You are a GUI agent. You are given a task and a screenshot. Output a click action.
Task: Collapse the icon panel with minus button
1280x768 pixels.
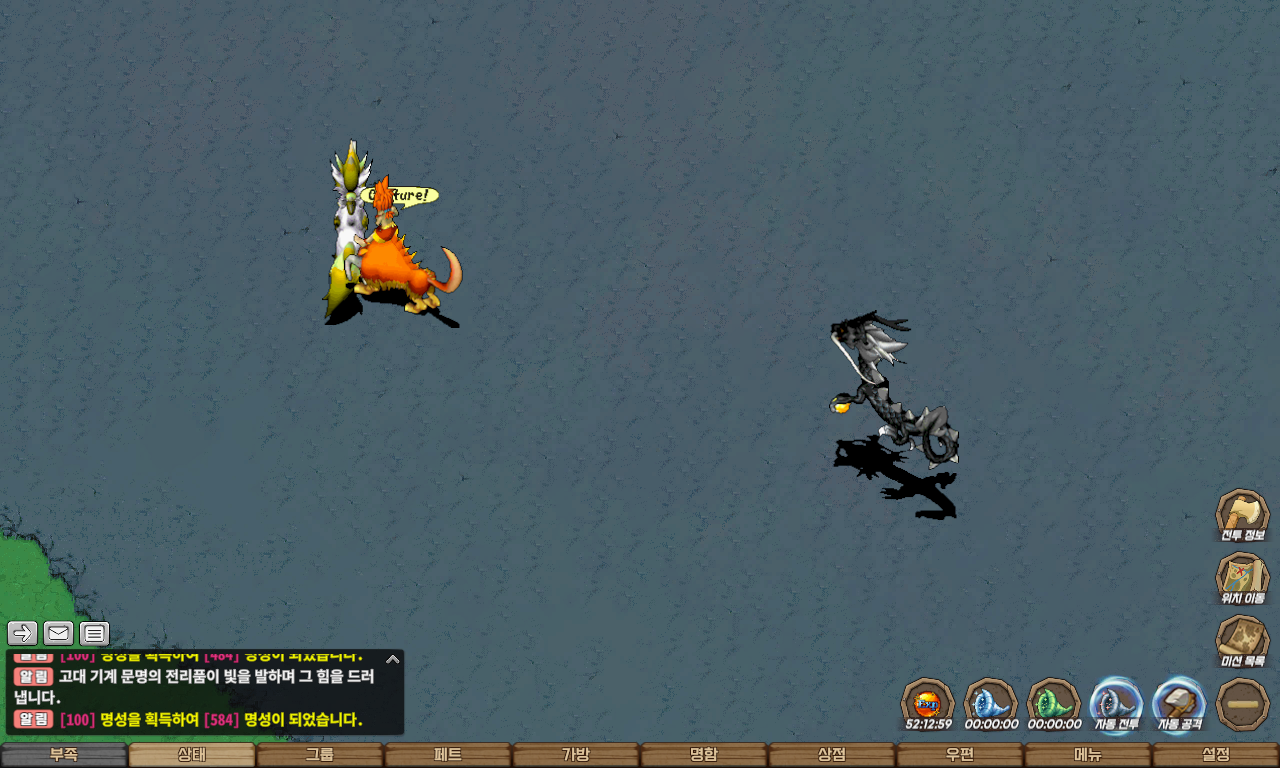1242,704
